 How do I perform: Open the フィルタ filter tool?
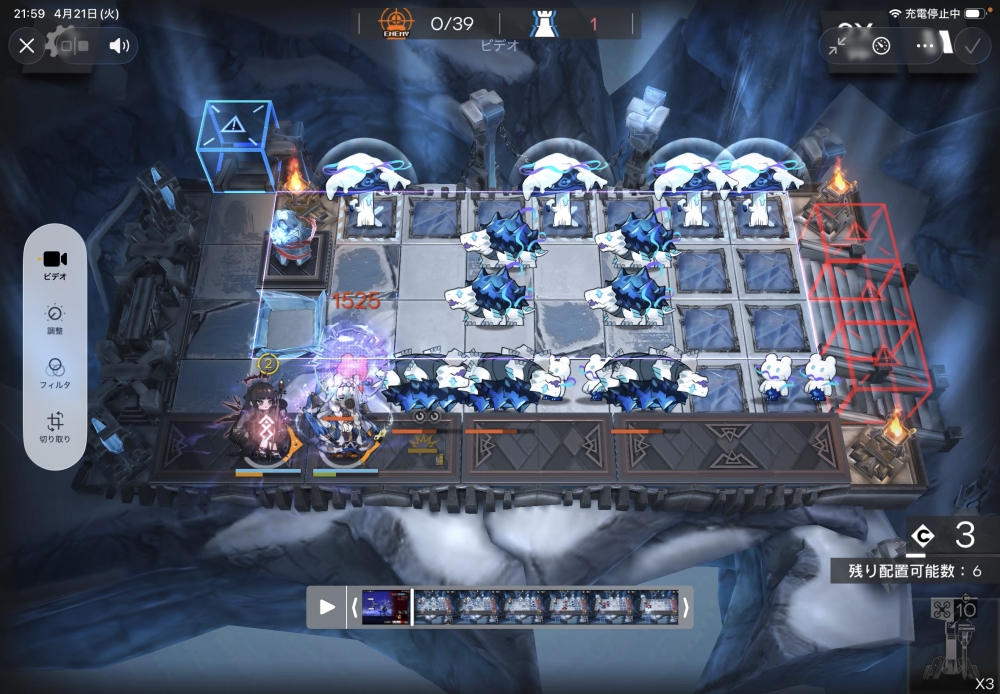click(55, 372)
